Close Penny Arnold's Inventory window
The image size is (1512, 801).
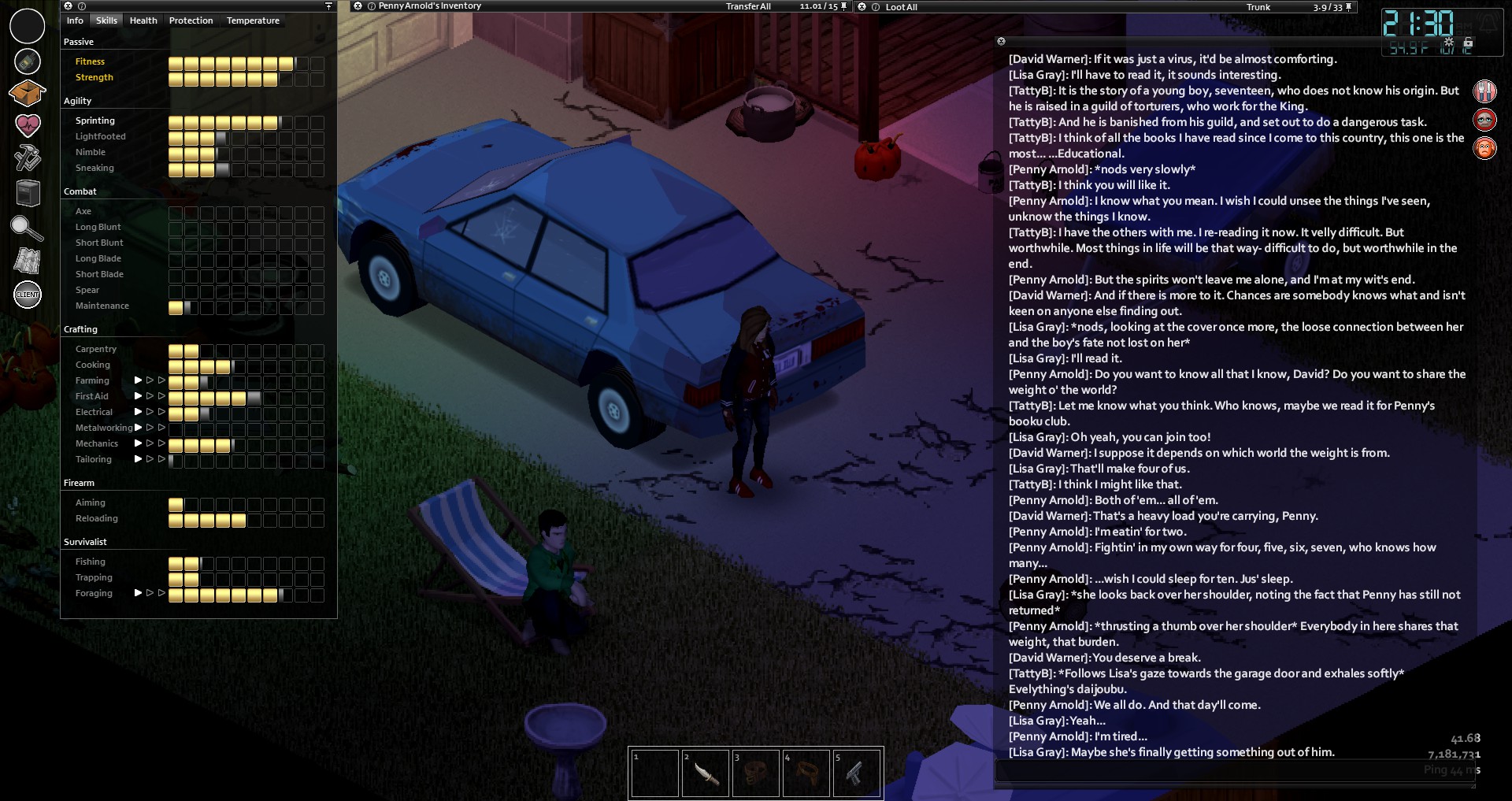click(x=358, y=6)
